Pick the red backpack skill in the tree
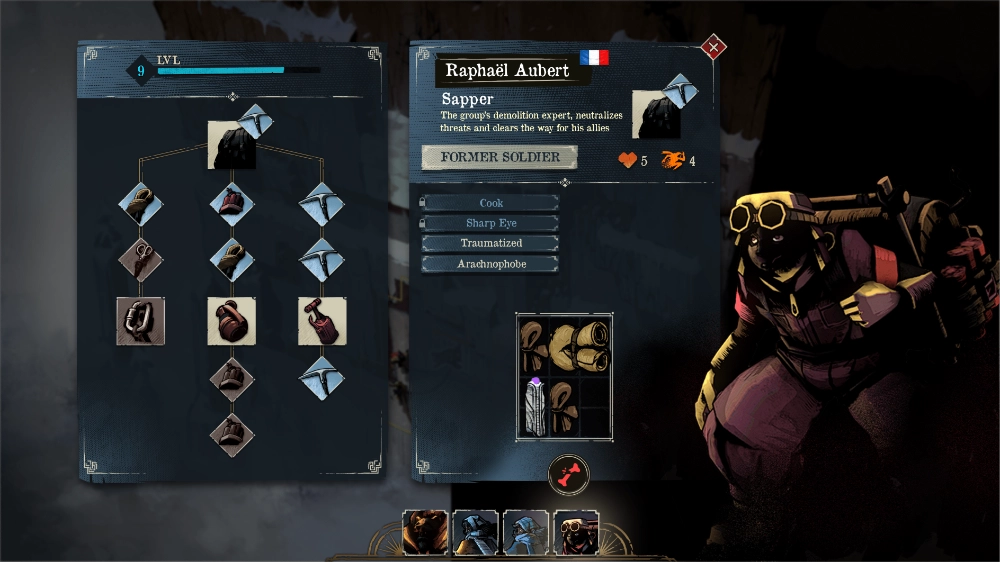 pyautogui.click(x=231, y=321)
